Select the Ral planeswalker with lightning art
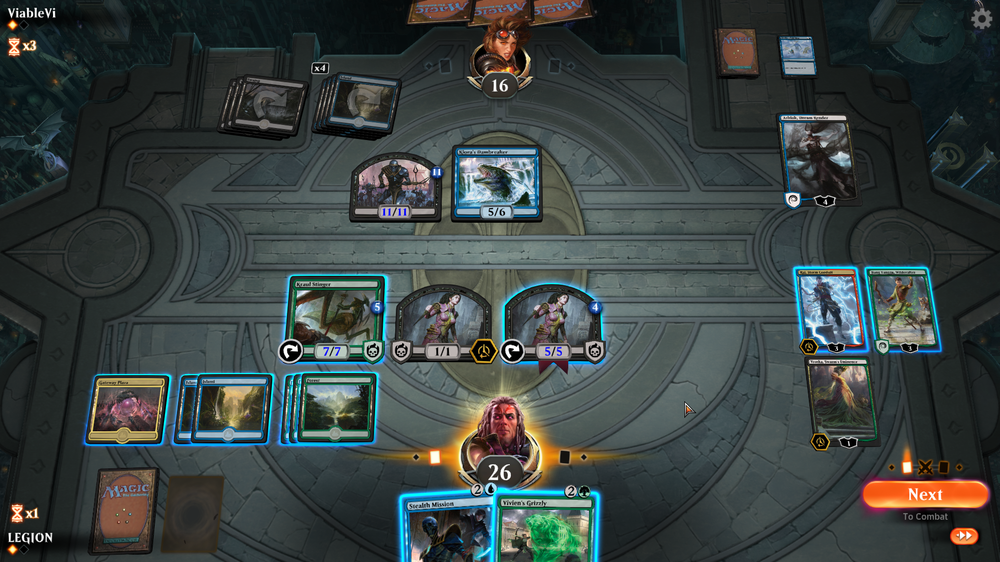Screen dimensions: 1000x562 [827, 309]
